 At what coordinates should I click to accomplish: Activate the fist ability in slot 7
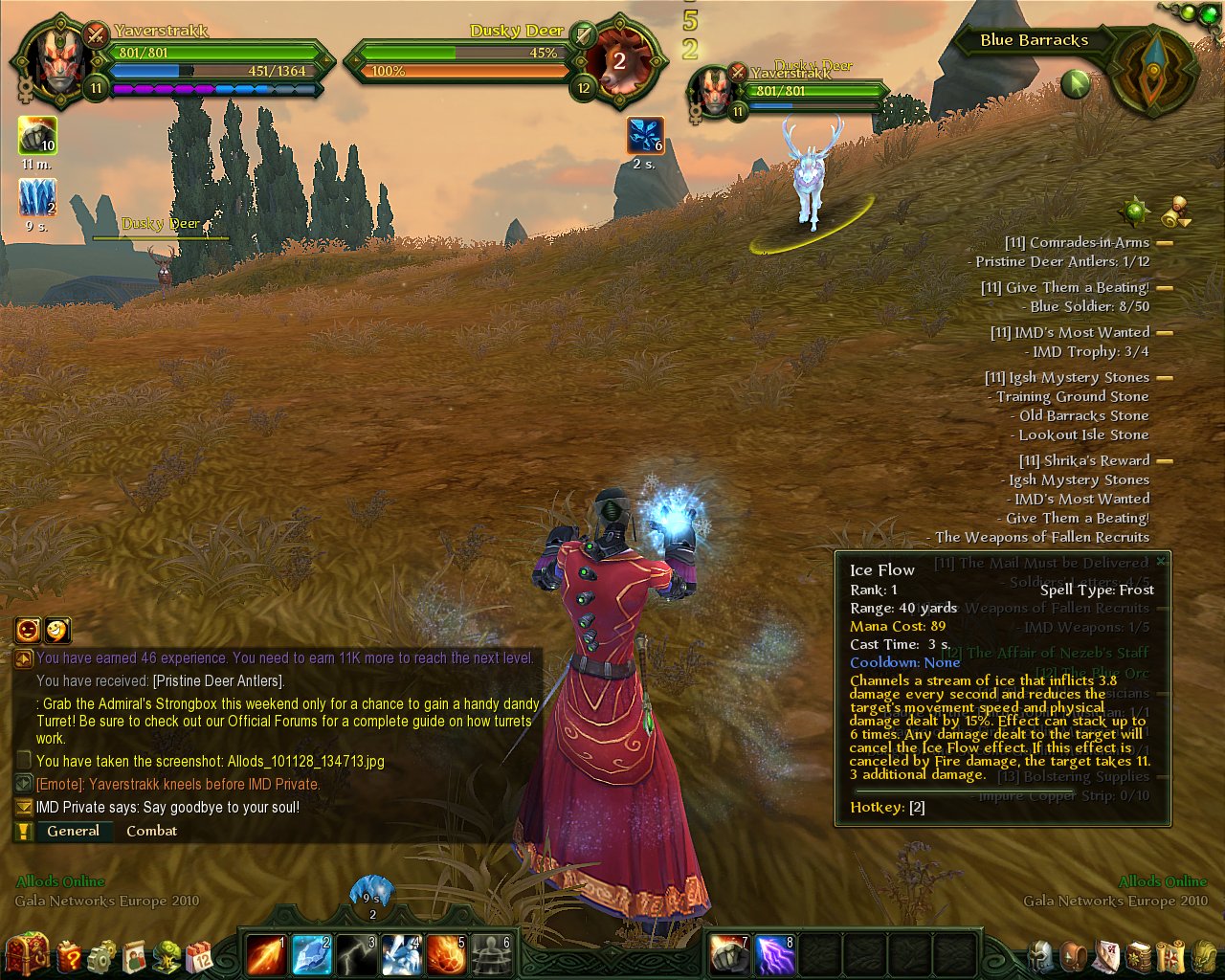[730, 954]
